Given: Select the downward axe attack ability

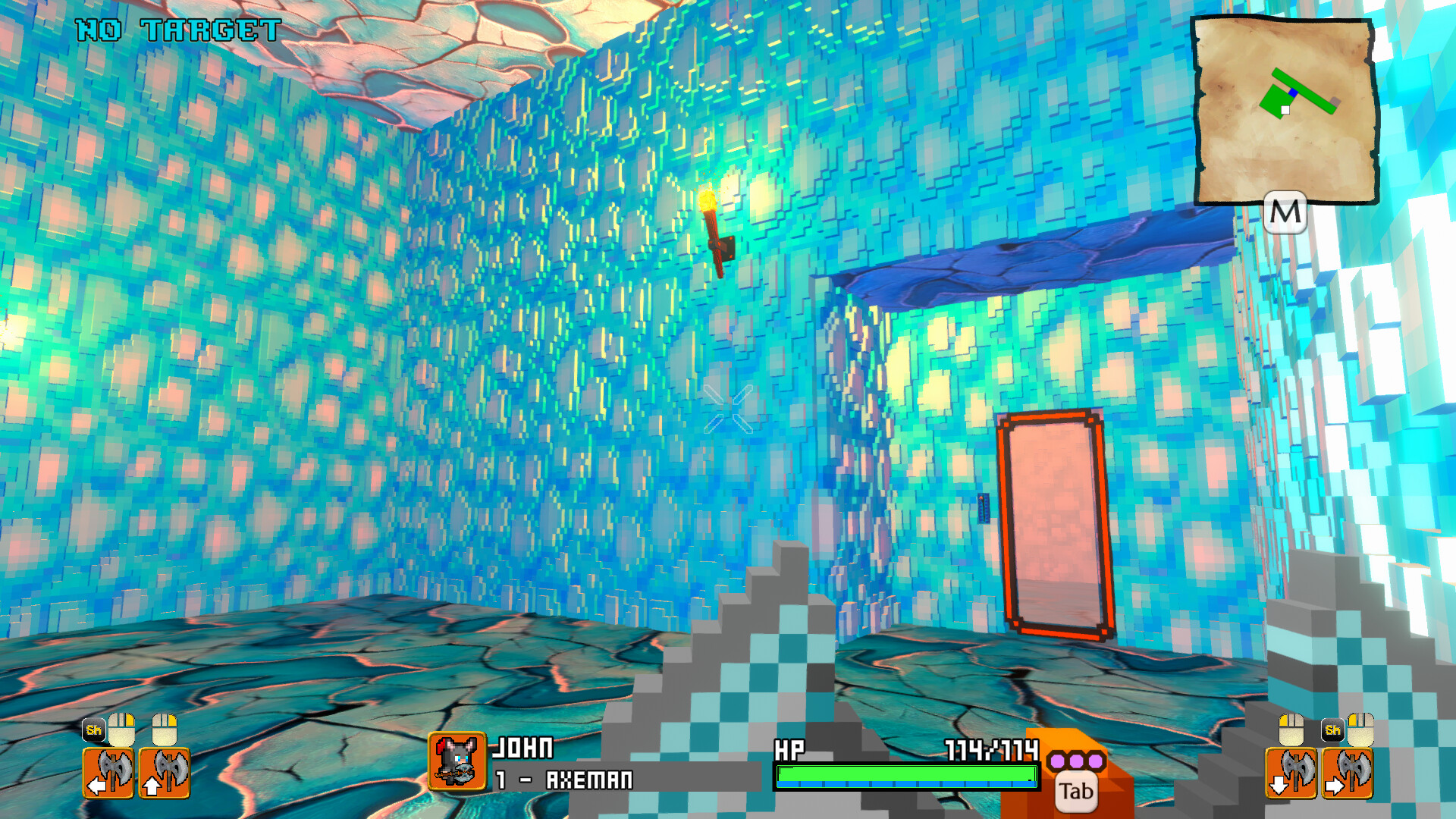Looking at the screenshot, I should [x=1291, y=773].
